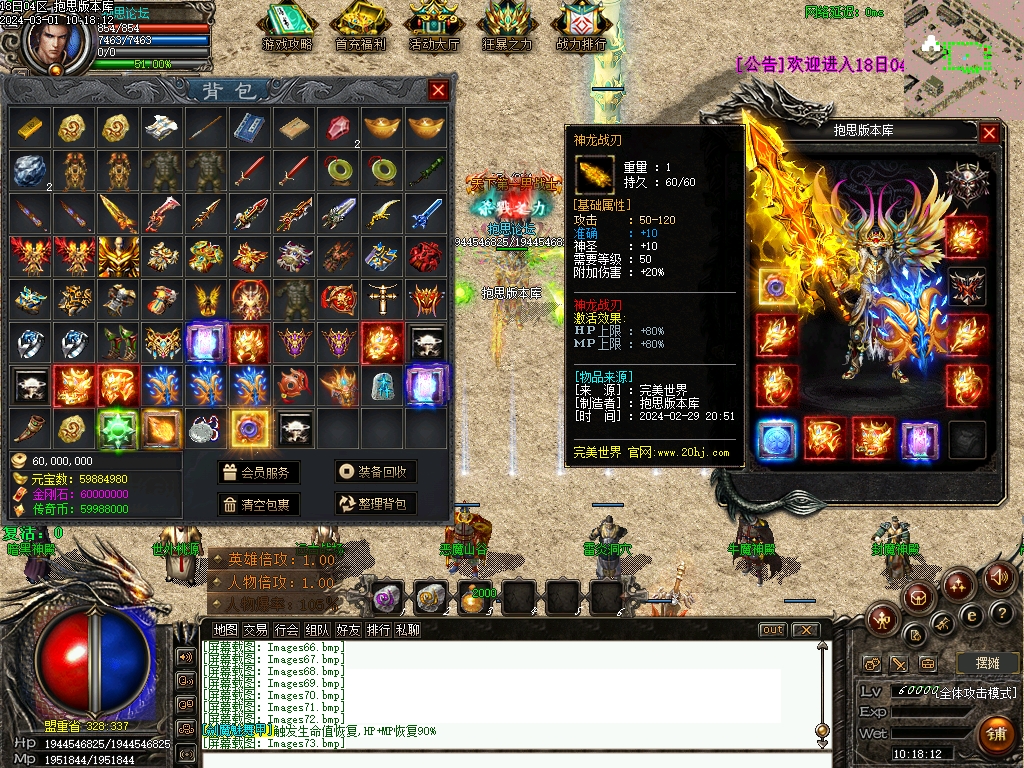
Task: Sort inventory with the 整理背包 button
Action: (x=375, y=504)
